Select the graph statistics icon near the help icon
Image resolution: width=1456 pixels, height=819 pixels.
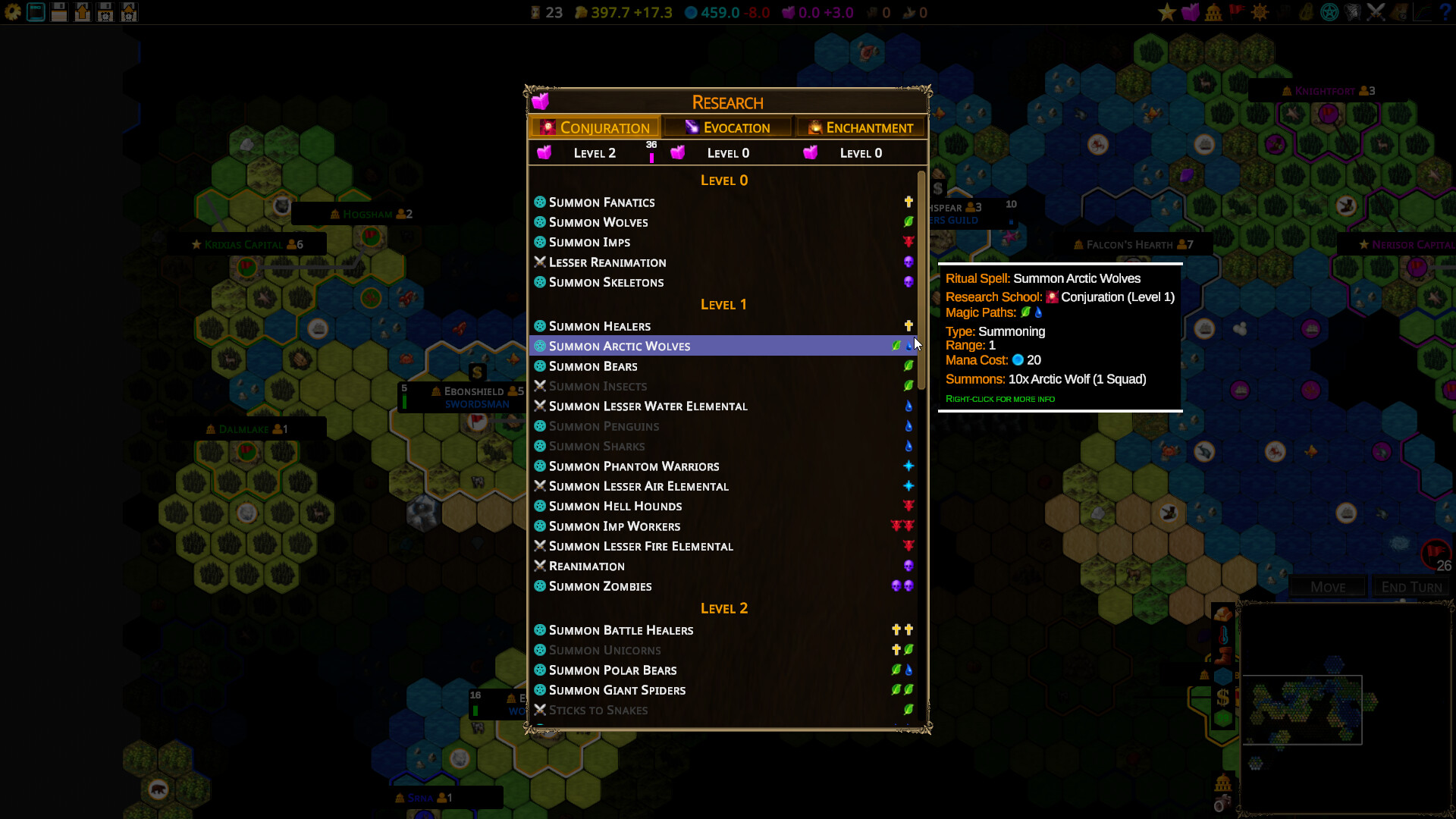[1423, 12]
